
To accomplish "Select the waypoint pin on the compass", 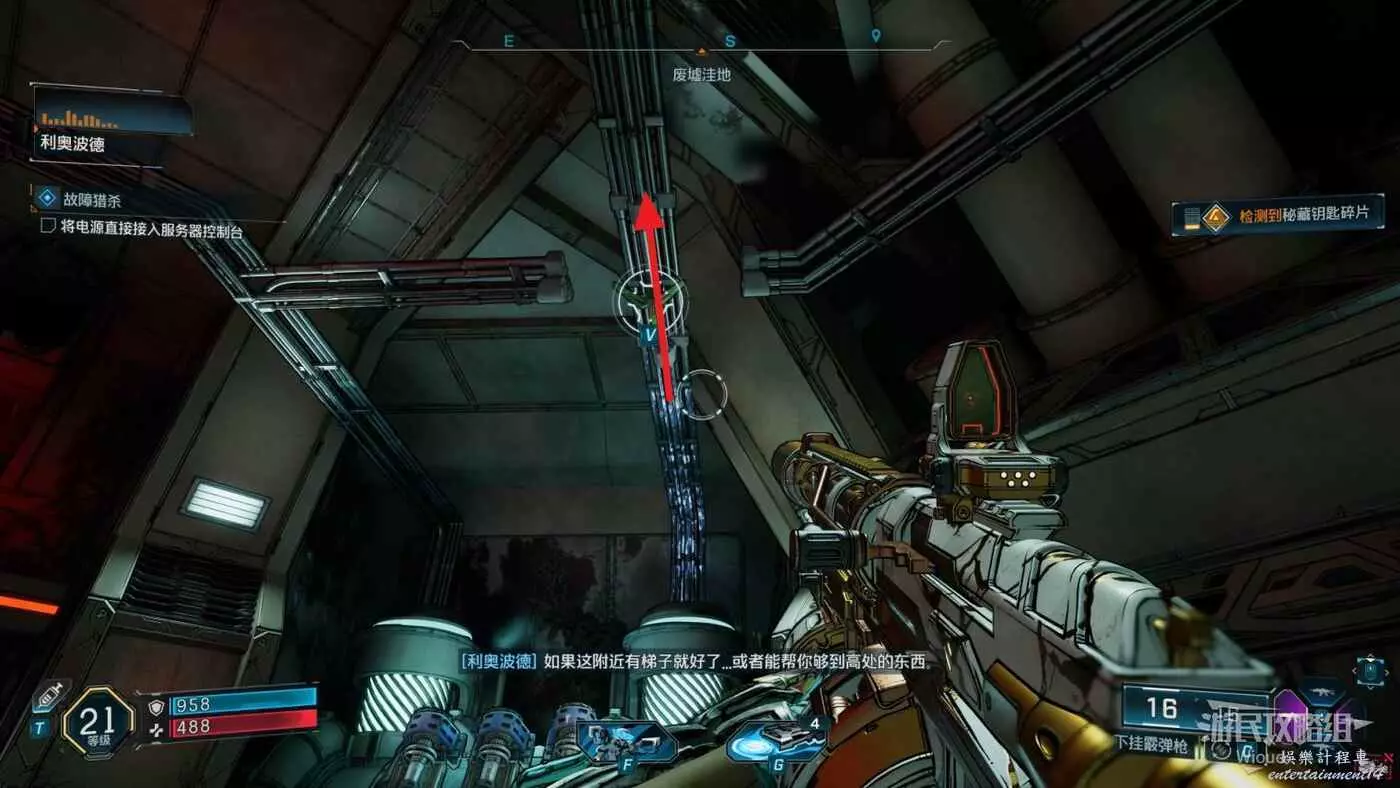I will 876,37.
